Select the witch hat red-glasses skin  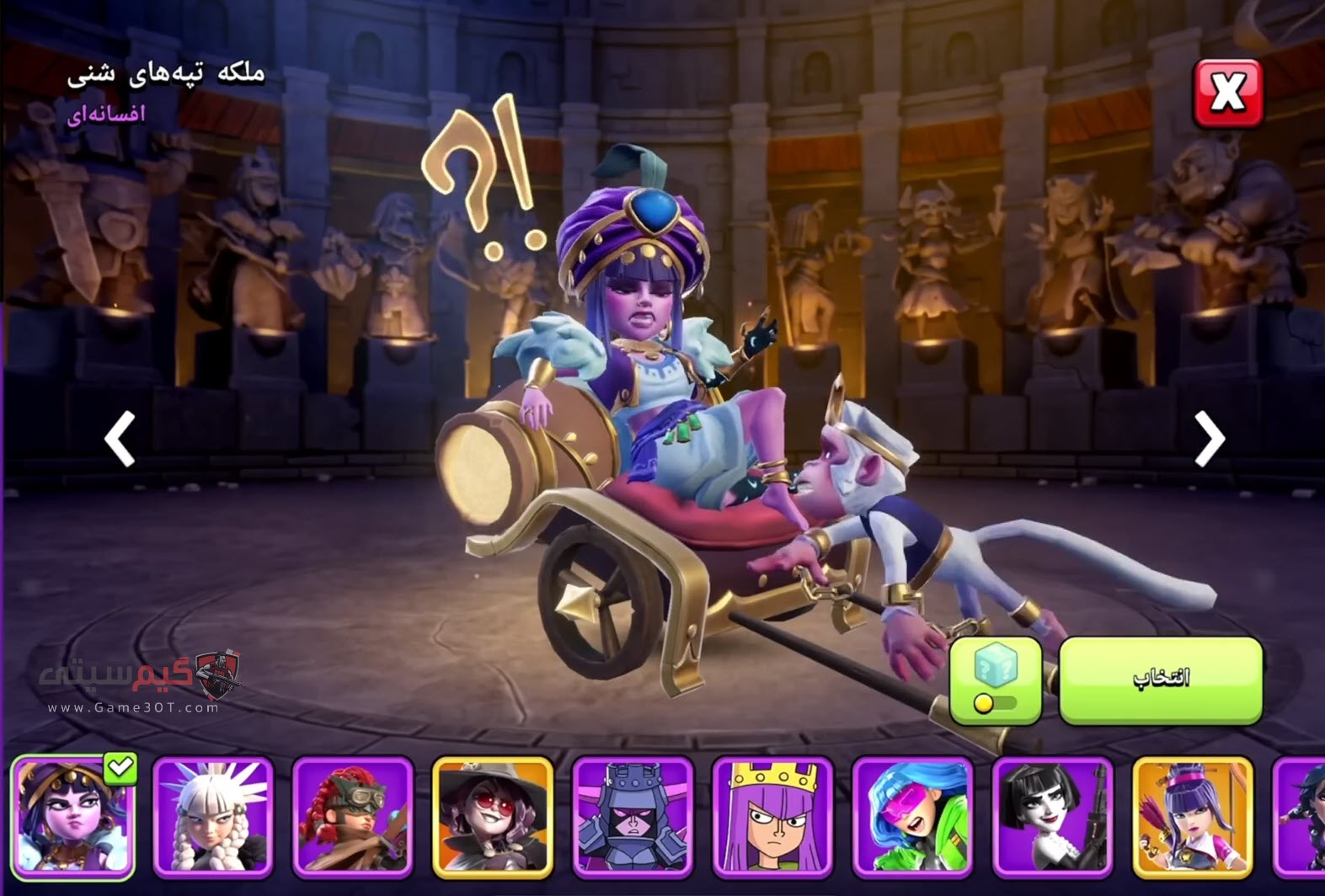coord(493,816)
